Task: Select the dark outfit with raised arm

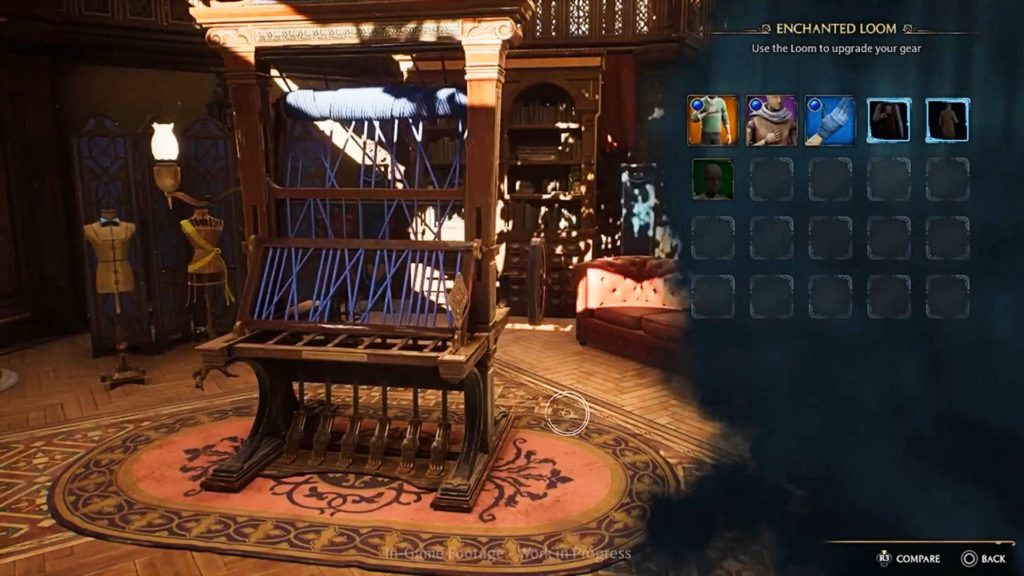Action: click(x=888, y=120)
